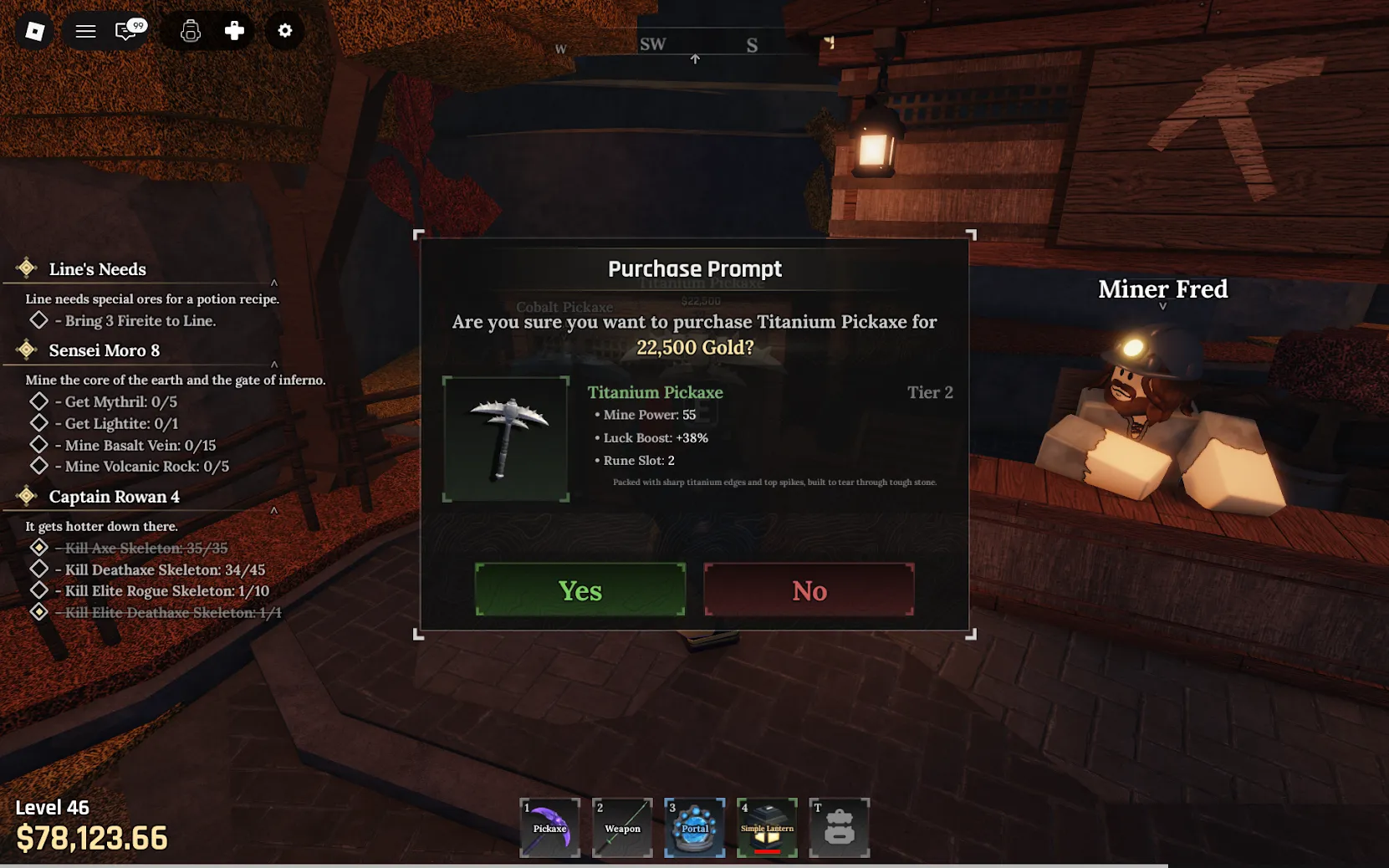Open the settings gear icon
This screenshot has width=1389, height=868.
pyautogui.click(x=285, y=31)
